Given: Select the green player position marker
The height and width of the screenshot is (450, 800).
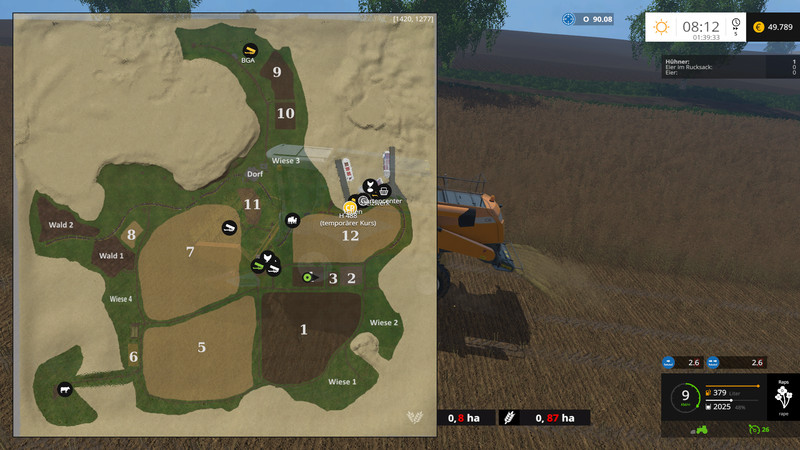Looking at the screenshot, I should click(304, 275).
